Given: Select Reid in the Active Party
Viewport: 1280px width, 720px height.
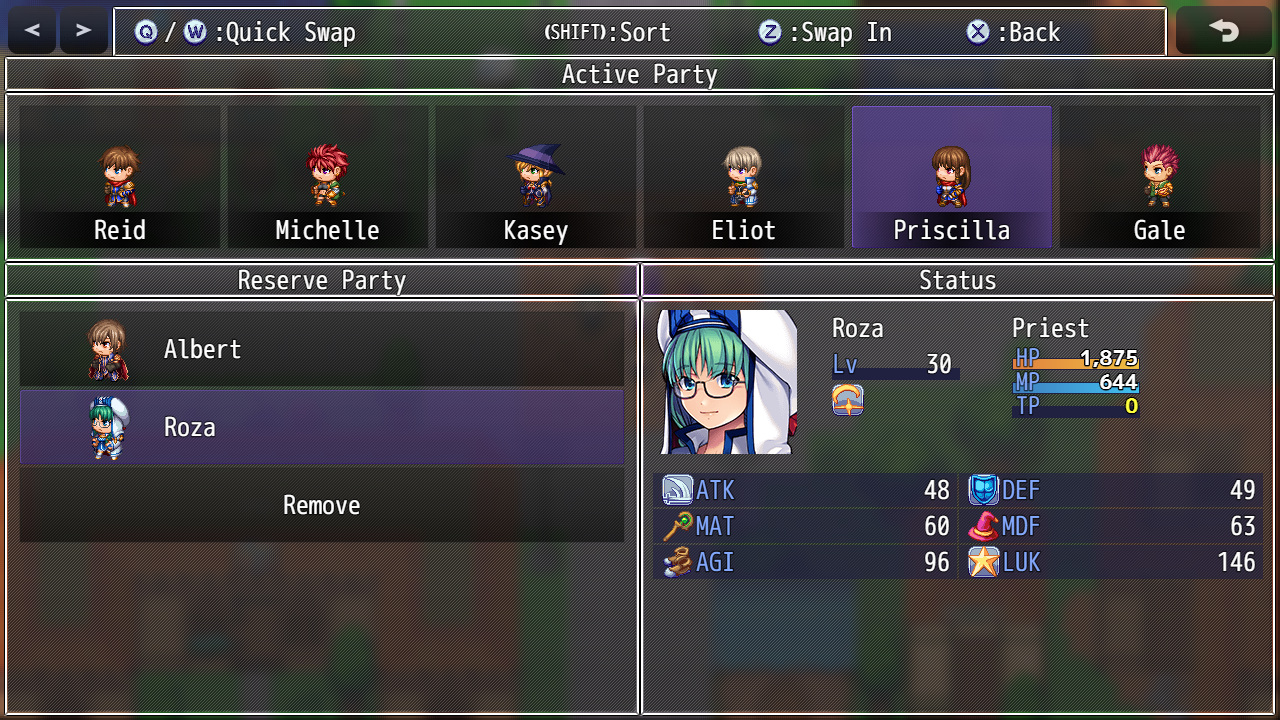Looking at the screenshot, I should tap(120, 178).
